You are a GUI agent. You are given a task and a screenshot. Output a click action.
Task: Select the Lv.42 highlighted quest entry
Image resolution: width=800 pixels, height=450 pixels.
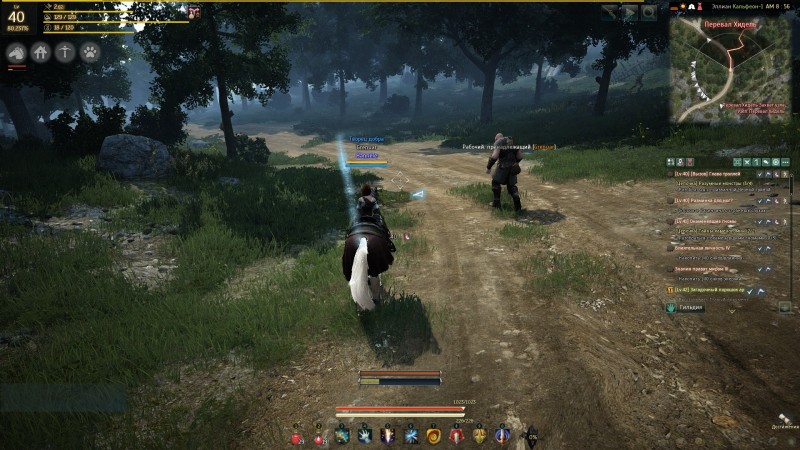(710, 290)
